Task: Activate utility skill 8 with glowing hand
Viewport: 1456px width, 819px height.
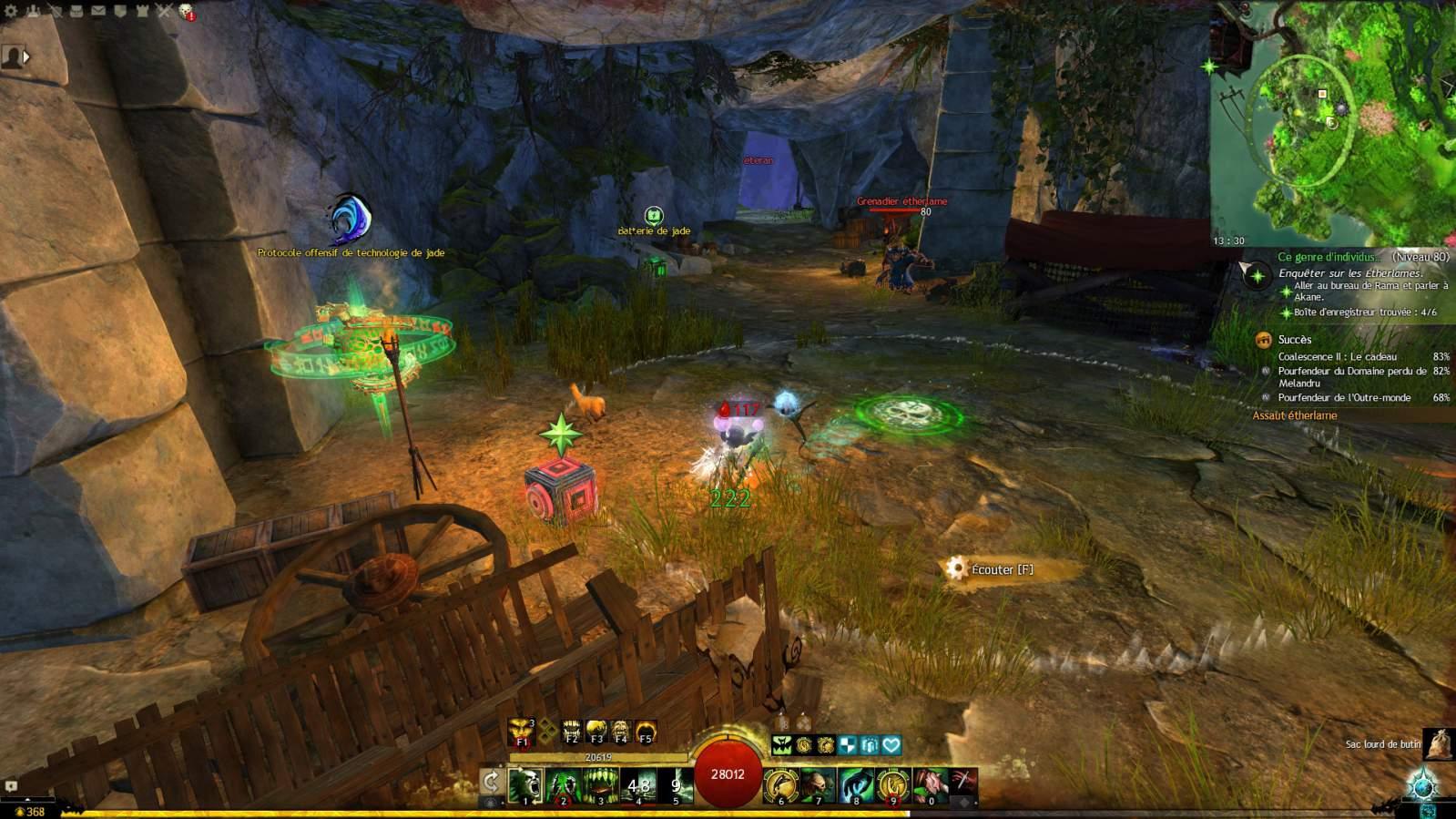Action: (x=856, y=785)
